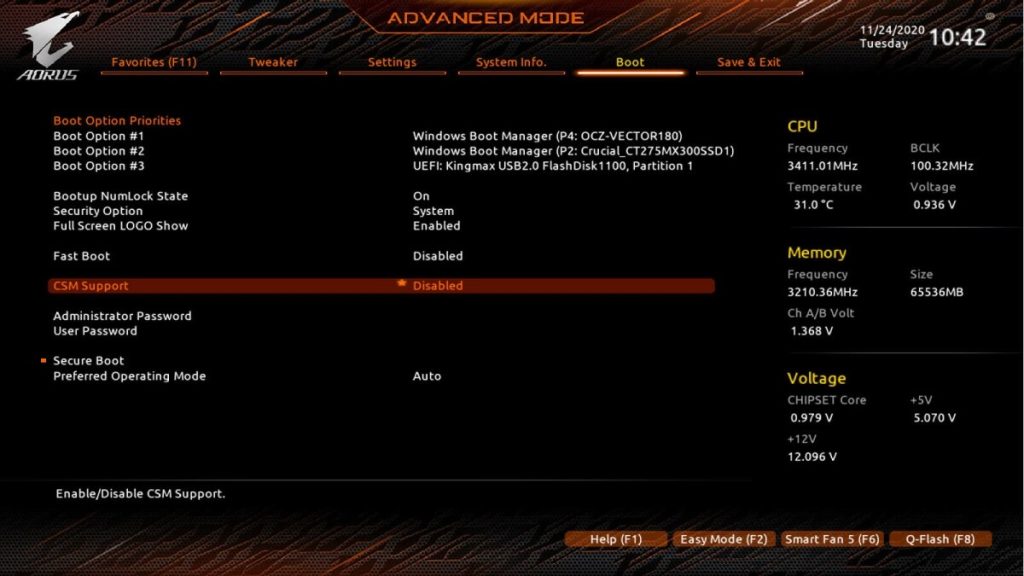Image resolution: width=1024 pixels, height=576 pixels.
Task: Launch the Q-Flash (F8) utility
Action: coord(940,539)
